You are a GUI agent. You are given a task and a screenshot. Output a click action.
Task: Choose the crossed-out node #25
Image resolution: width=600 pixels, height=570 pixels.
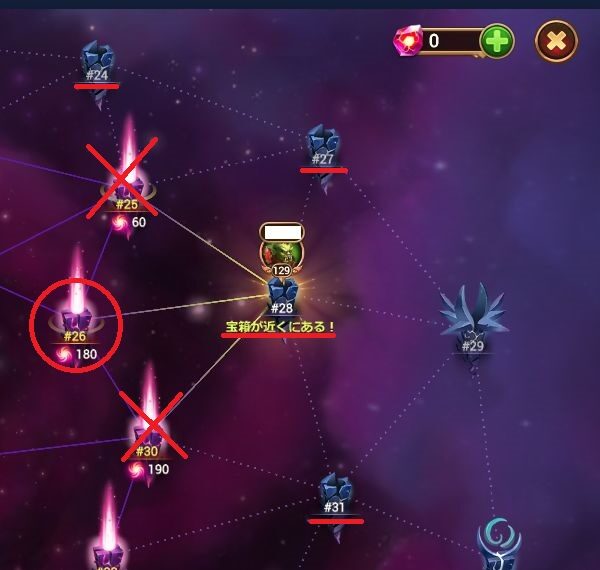point(127,181)
